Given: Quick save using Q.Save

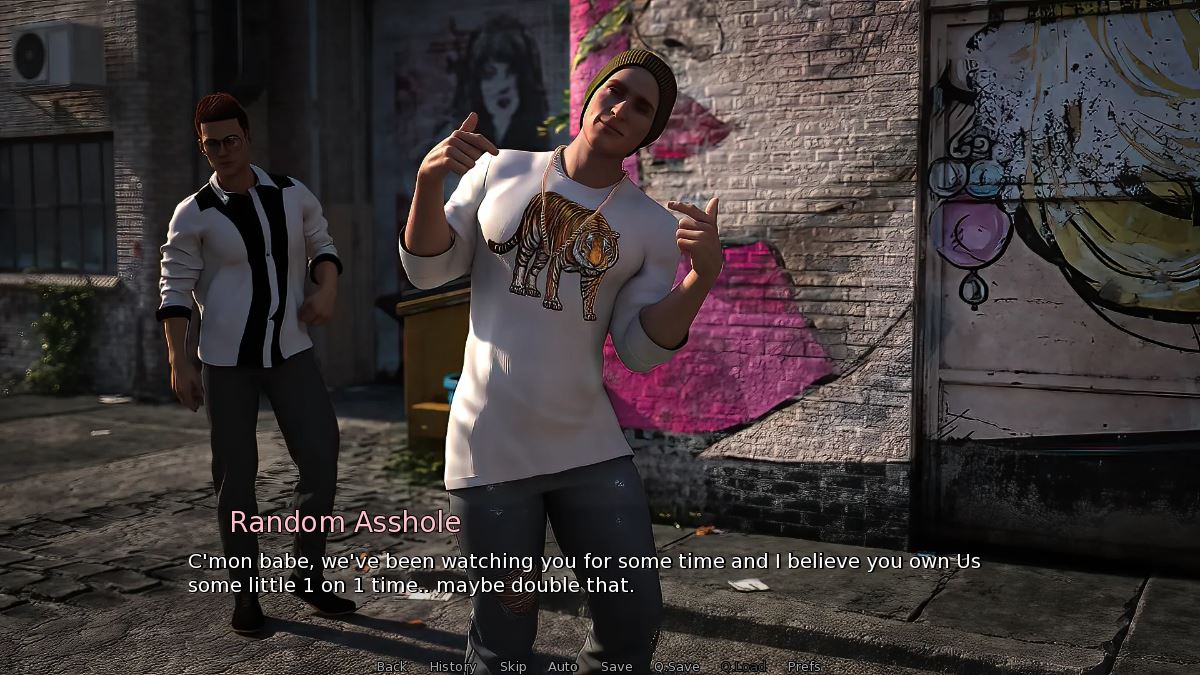Looking at the screenshot, I should [x=677, y=666].
